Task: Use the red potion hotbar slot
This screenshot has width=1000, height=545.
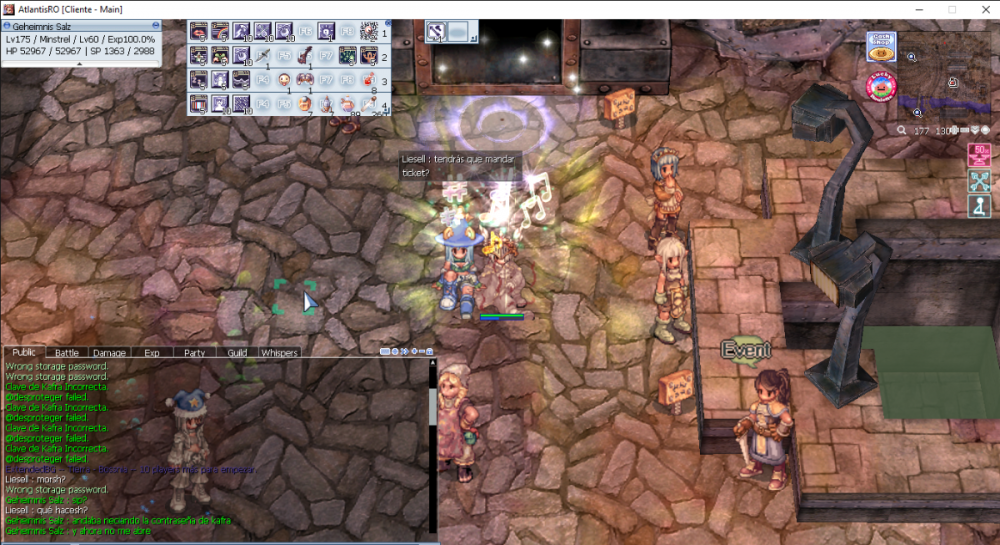Action: click(x=369, y=79)
